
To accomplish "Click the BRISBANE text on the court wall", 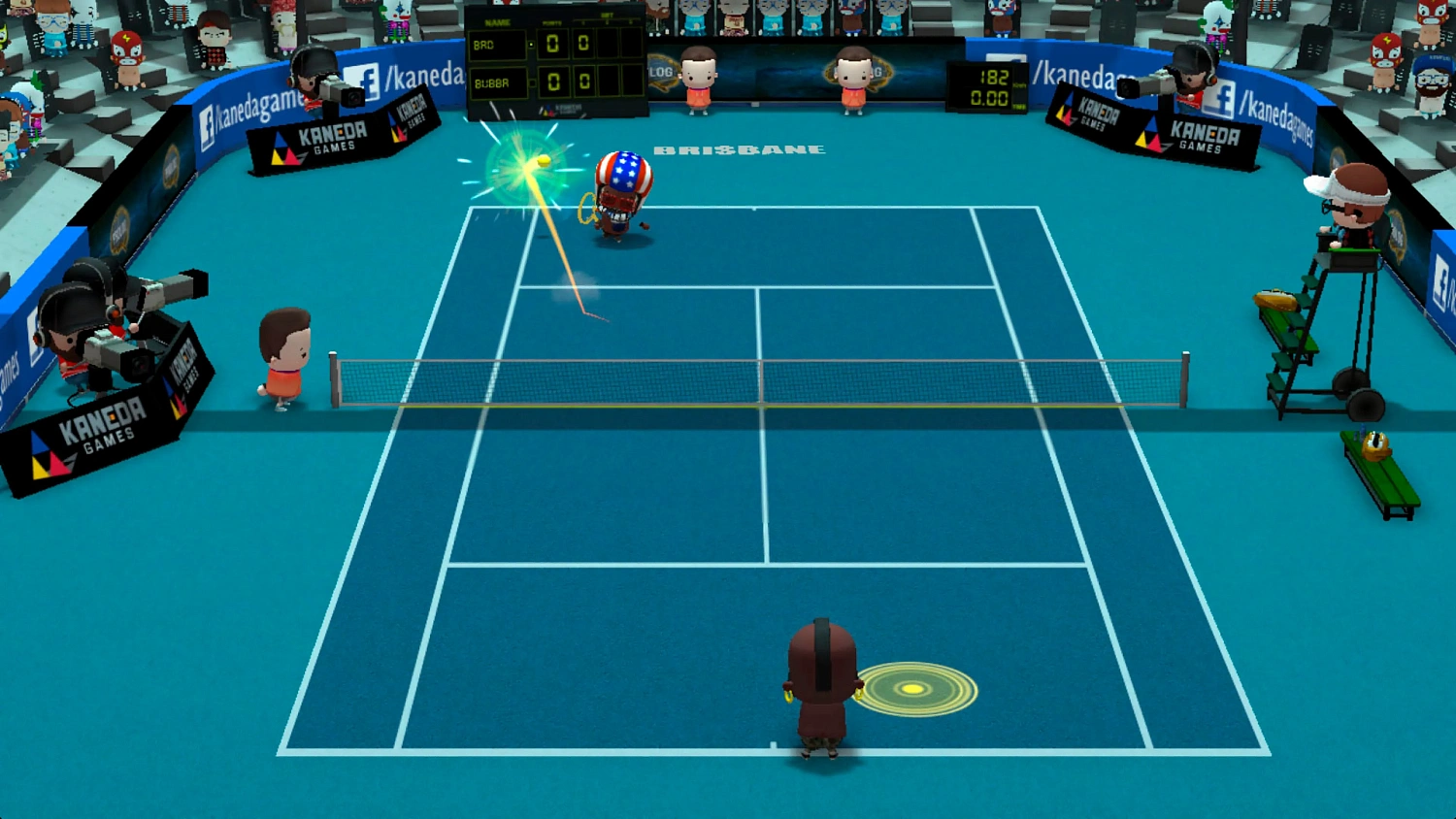I will tap(741, 147).
